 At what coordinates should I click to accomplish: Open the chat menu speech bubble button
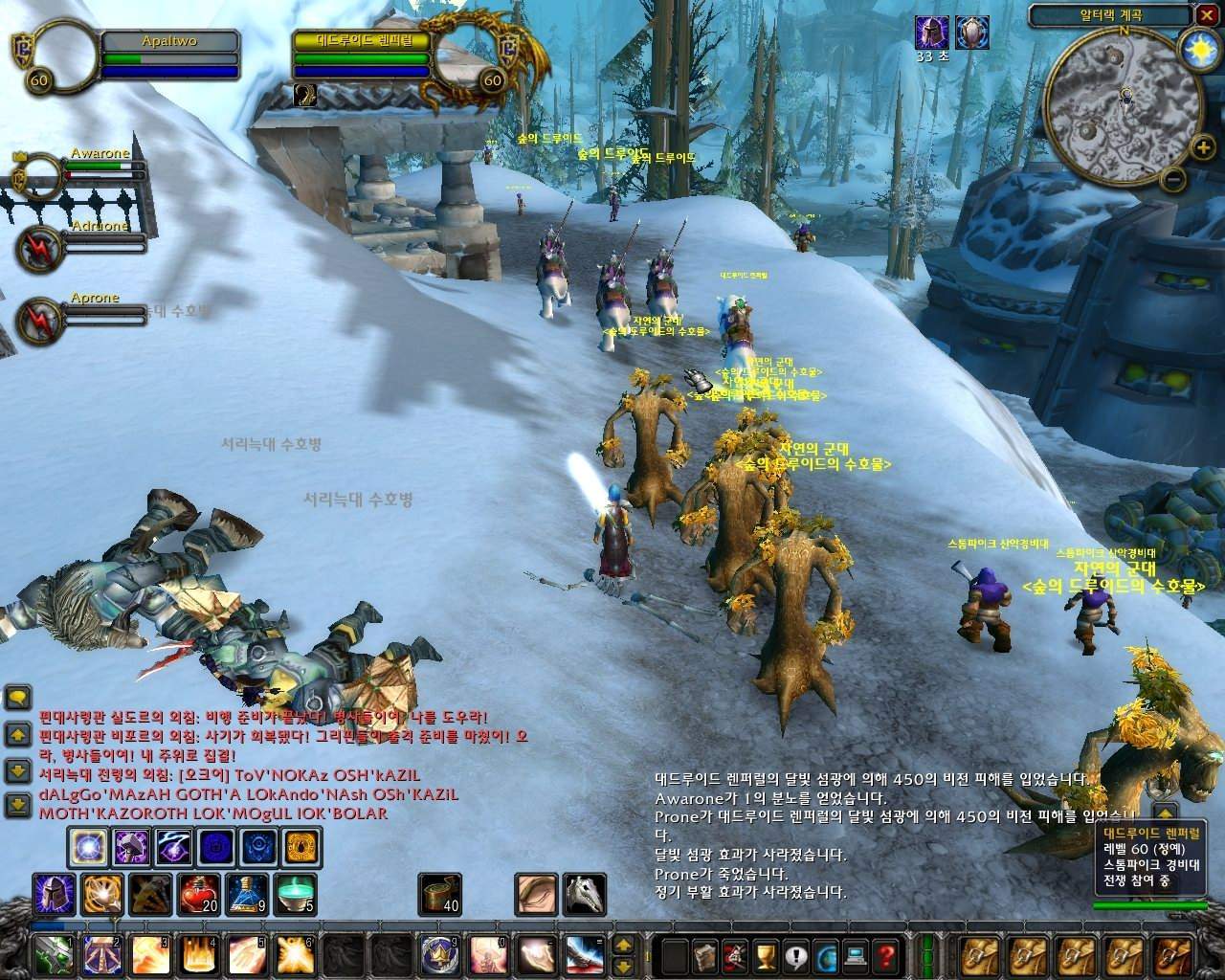18,699
